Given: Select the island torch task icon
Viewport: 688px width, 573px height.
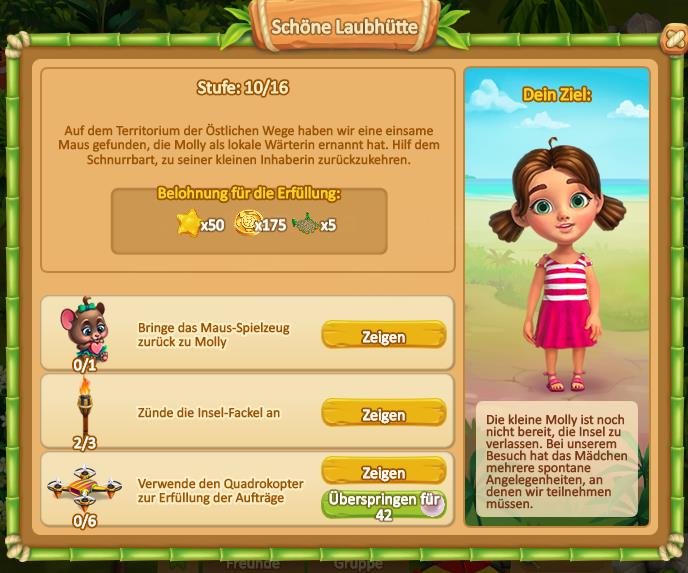Looking at the screenshot, I should pos(84,405).
